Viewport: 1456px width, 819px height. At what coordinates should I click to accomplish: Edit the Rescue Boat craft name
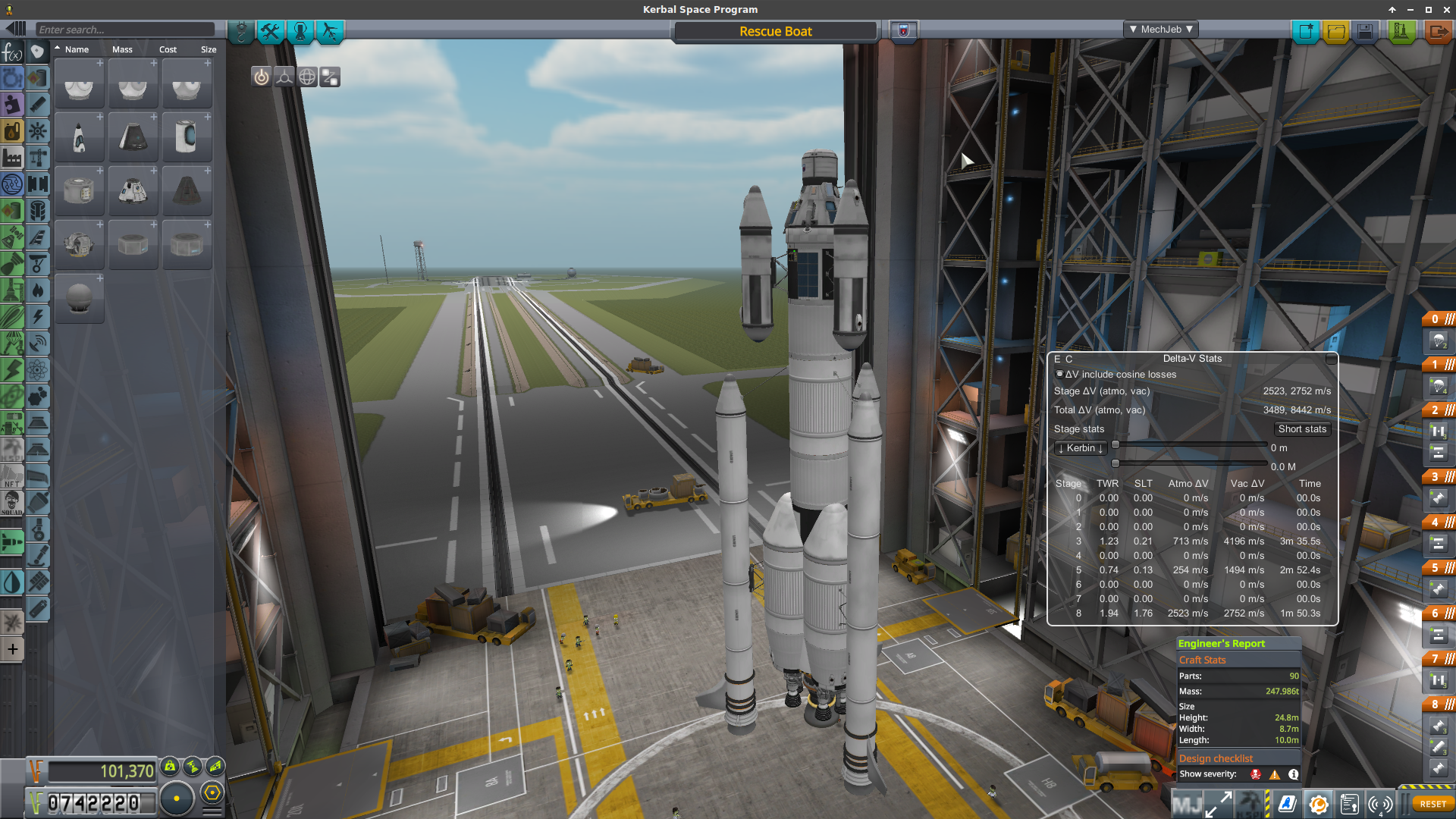click(775, 31)
